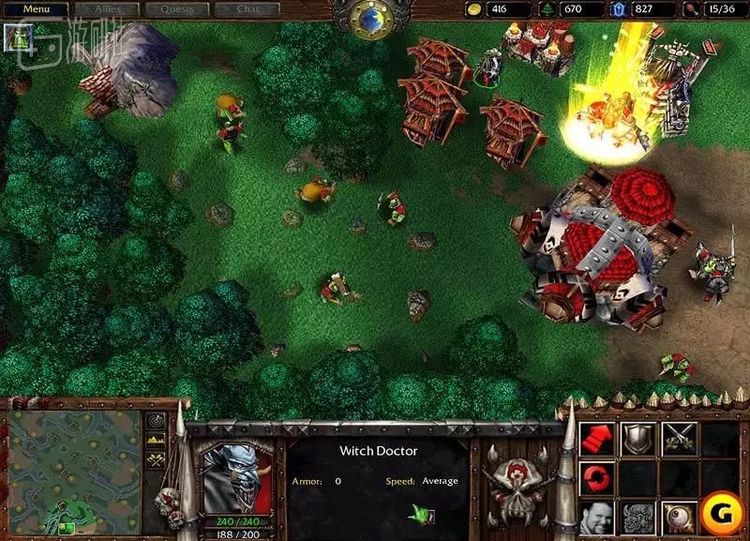The width and height of the screenshot is (750, 541).
Task: Choose the red arrow Move command
Action: pos(597,439)
